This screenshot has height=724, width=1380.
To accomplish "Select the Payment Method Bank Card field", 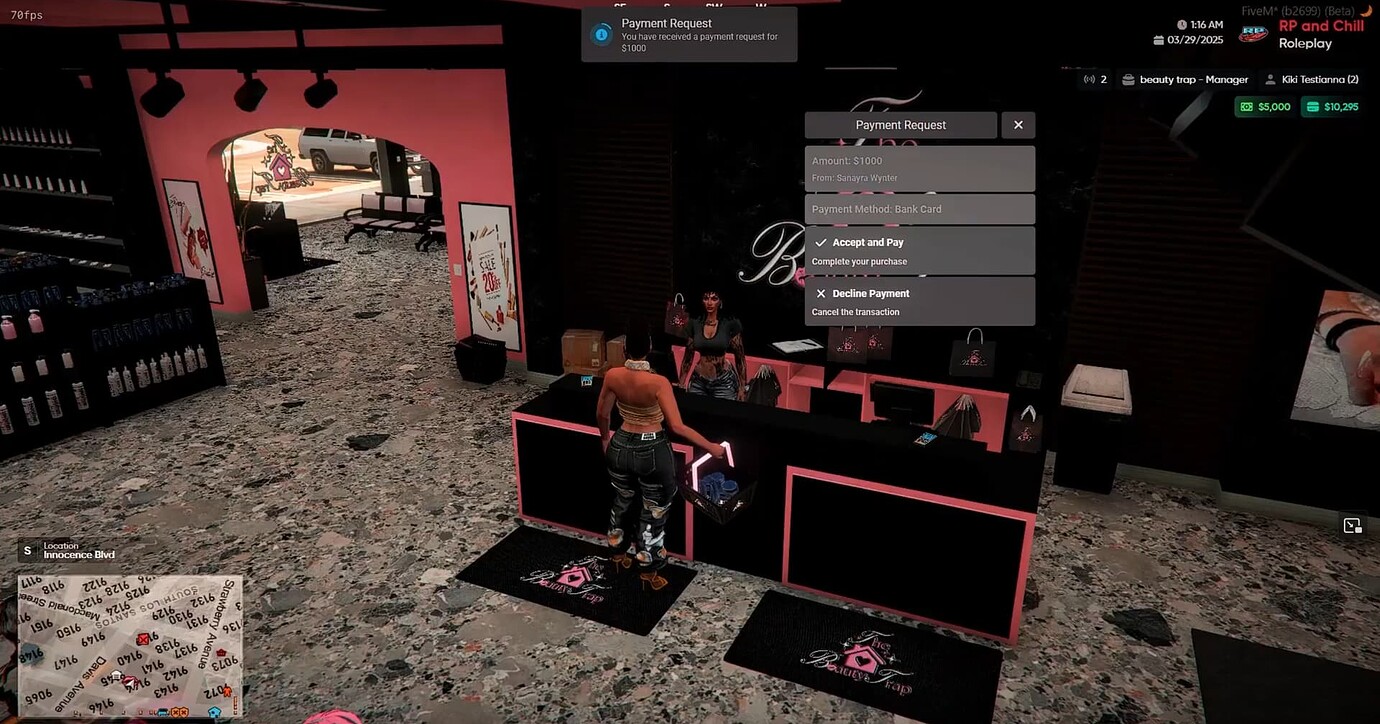I will click(x=919, y=209).
